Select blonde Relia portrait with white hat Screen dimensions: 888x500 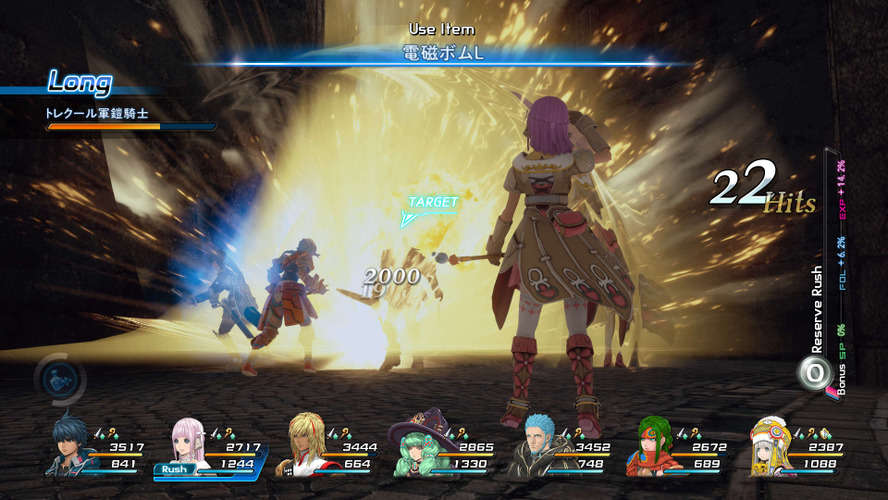point(769,447)
